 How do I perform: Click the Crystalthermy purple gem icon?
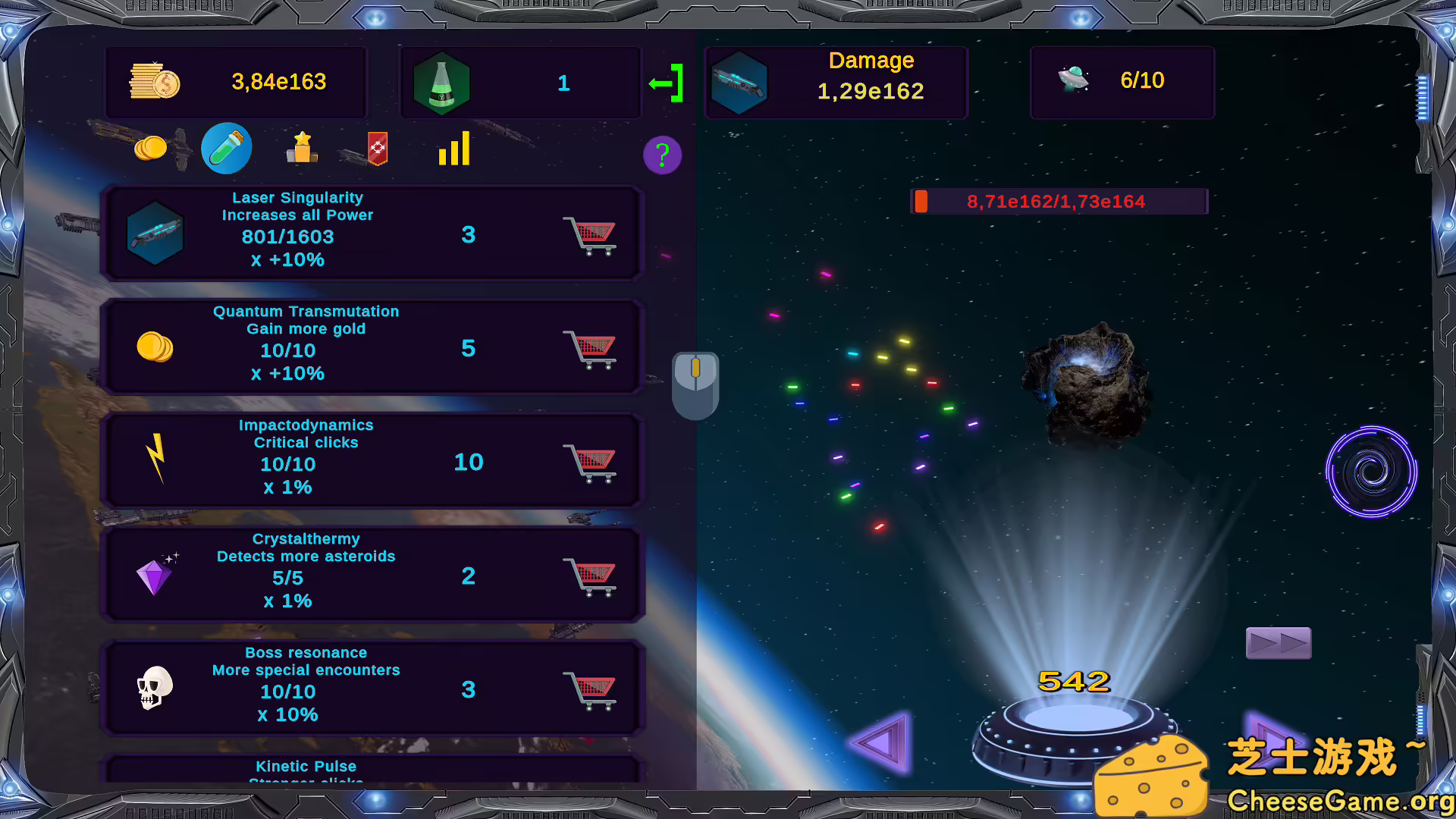click(x=156, y=574)
